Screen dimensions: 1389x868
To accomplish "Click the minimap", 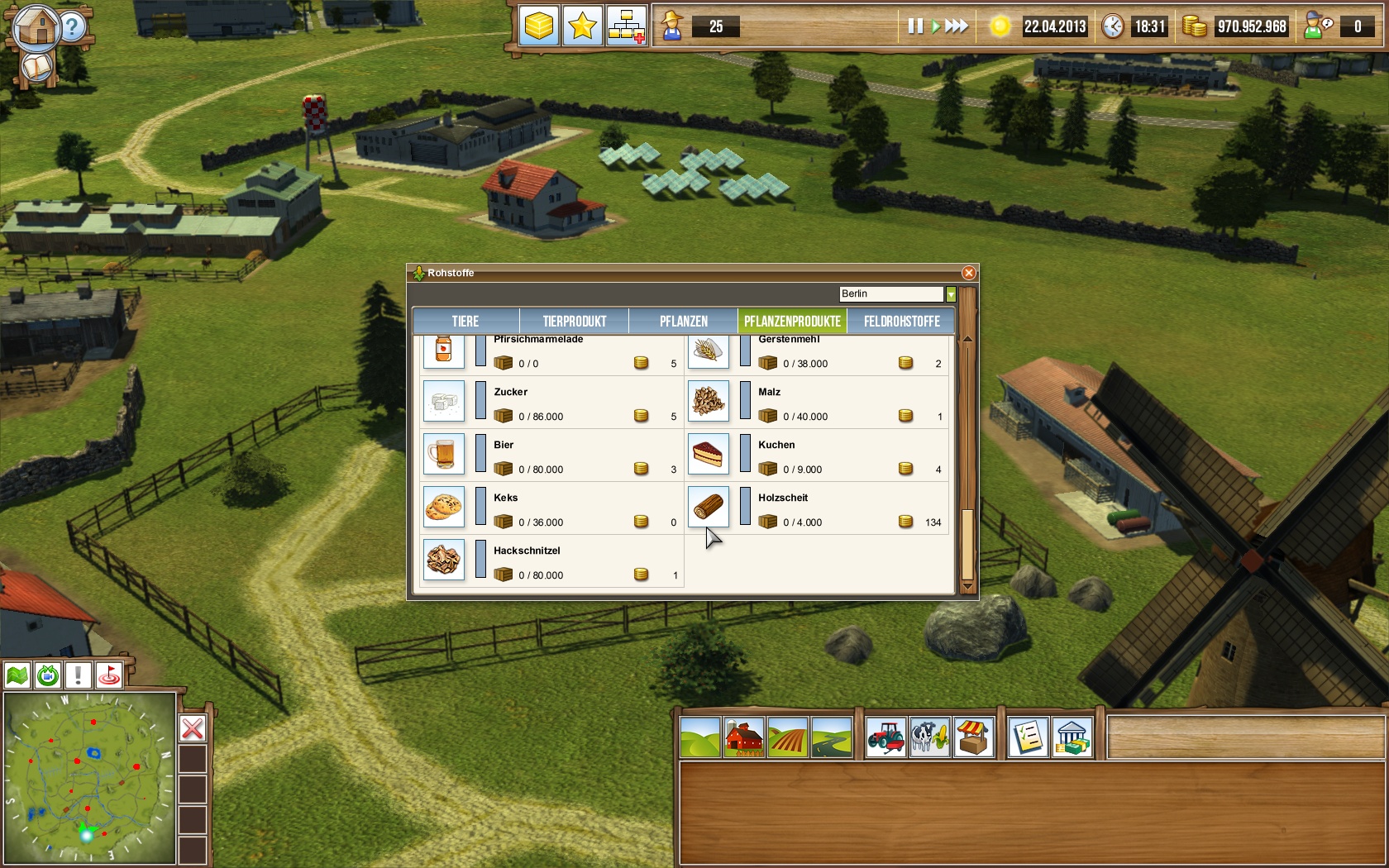I will 89,777.
